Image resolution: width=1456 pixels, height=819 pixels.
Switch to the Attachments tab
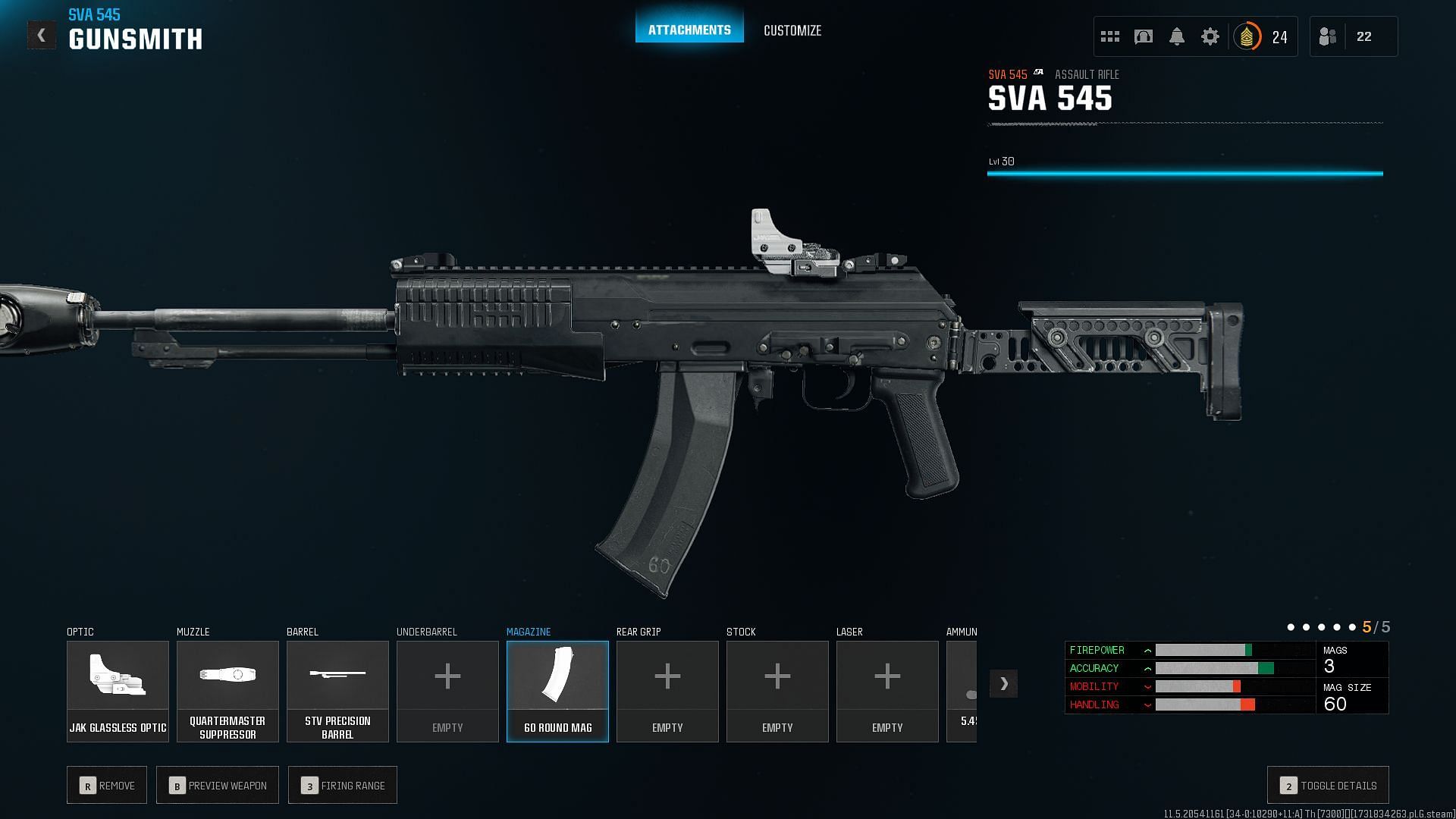689,30
